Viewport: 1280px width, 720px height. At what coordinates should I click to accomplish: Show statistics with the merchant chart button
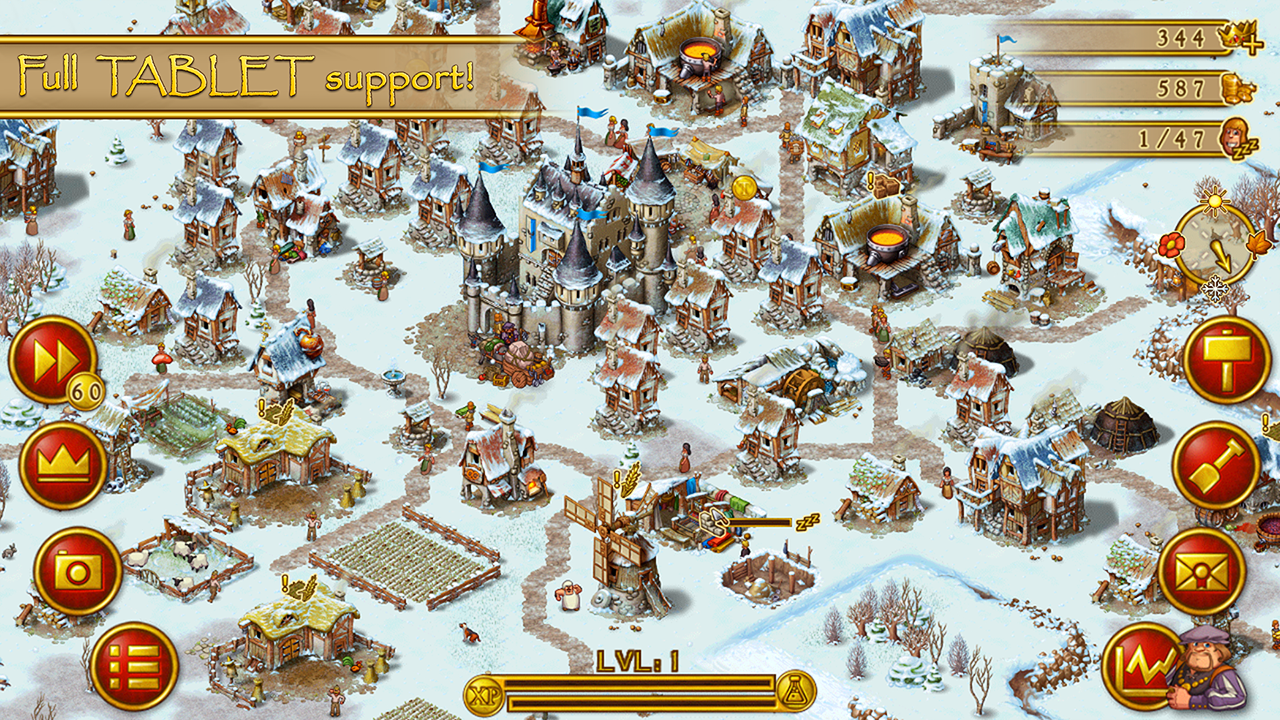point(1142,666)
